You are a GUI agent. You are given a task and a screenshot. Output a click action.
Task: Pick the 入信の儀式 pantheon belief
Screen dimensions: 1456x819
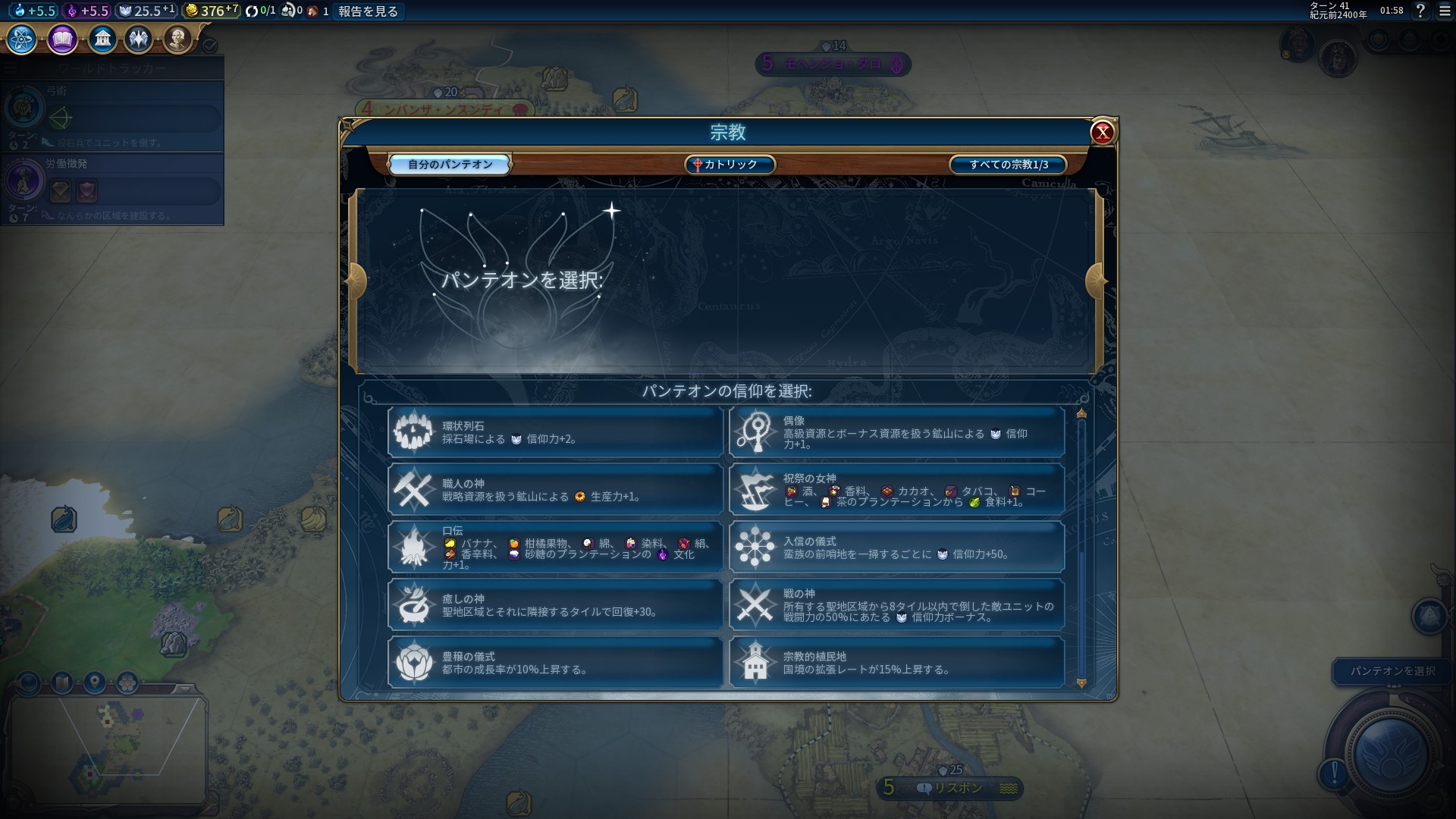896,548
